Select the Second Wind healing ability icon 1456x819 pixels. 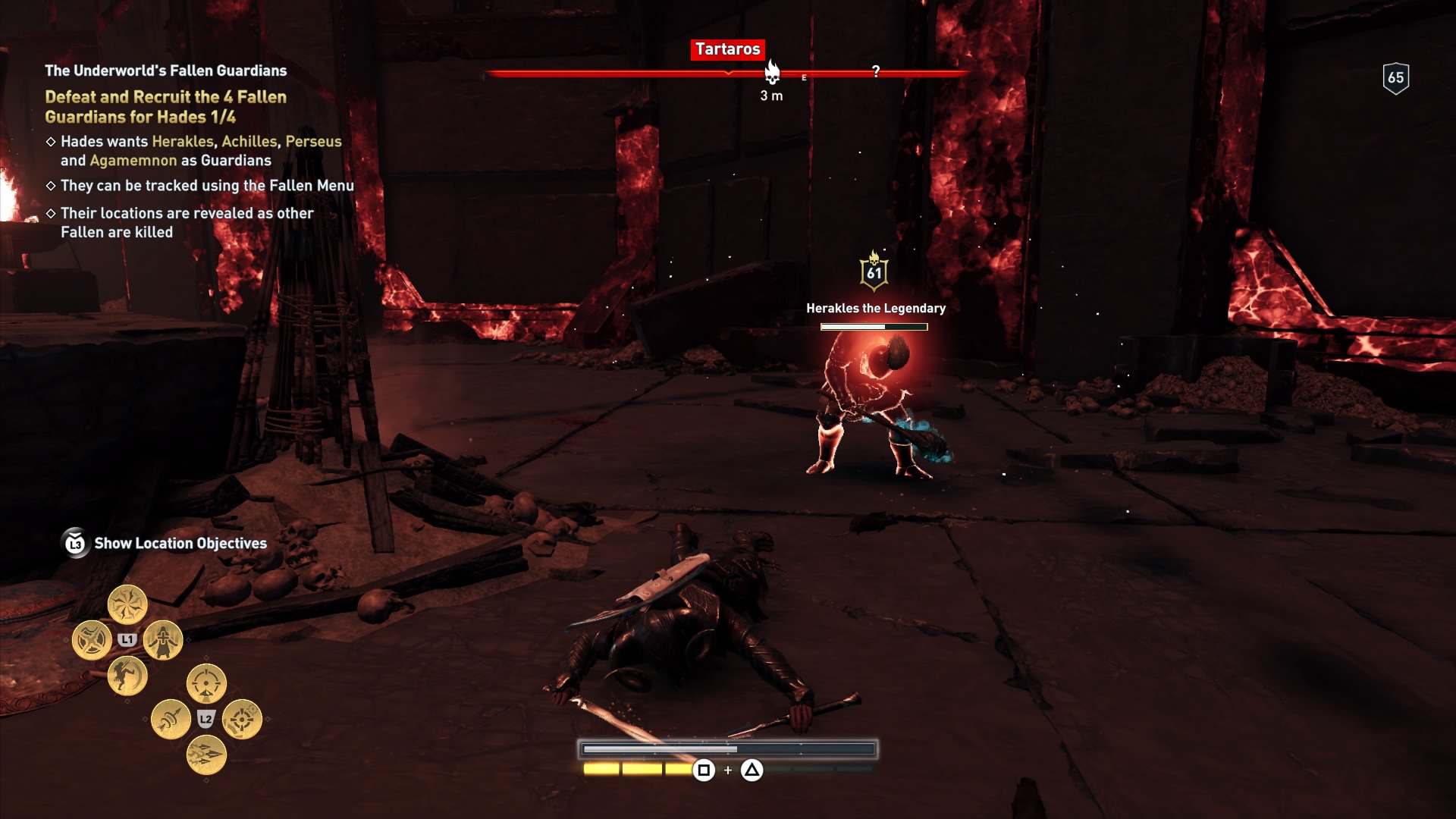pyautogui.click(x=162, y=641)
